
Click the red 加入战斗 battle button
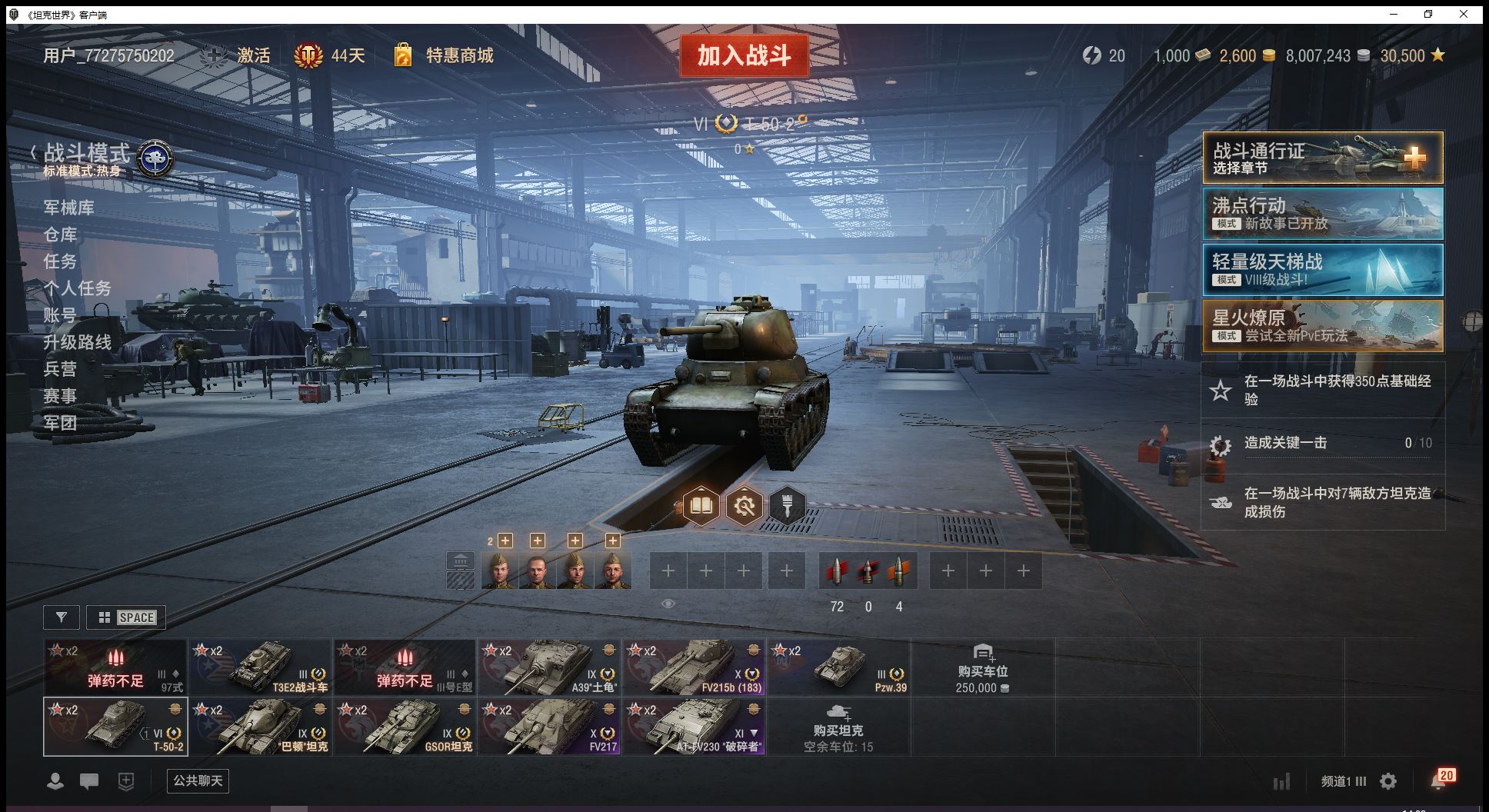pos(744,55)
